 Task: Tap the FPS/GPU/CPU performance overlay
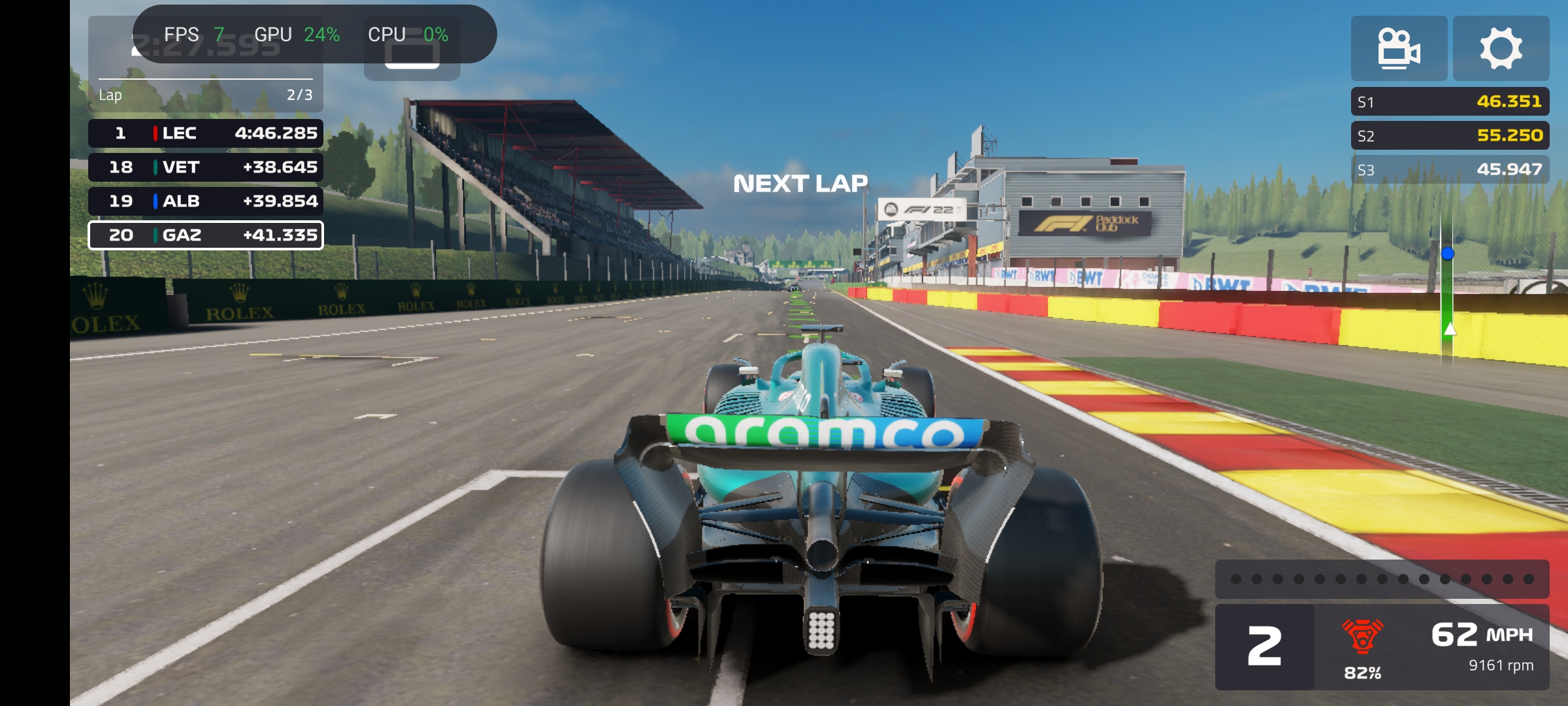(x=314, y=34)
